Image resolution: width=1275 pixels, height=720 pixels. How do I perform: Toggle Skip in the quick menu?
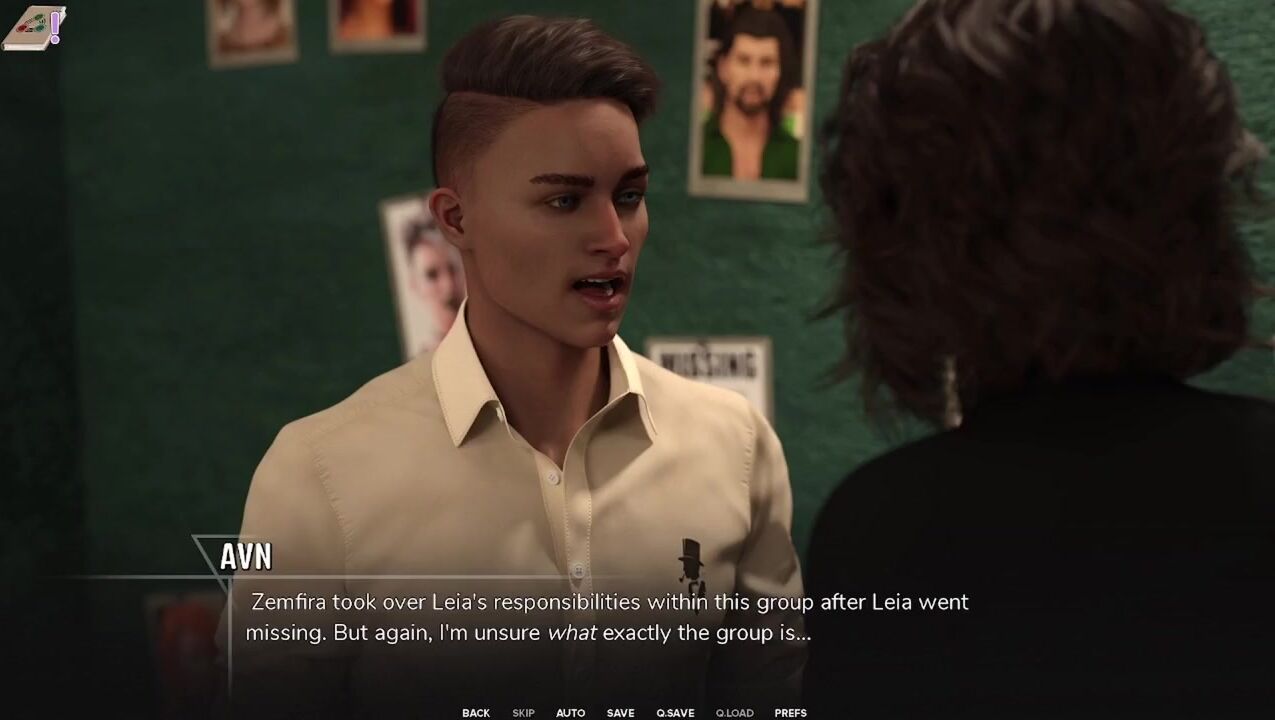[523, 713]
